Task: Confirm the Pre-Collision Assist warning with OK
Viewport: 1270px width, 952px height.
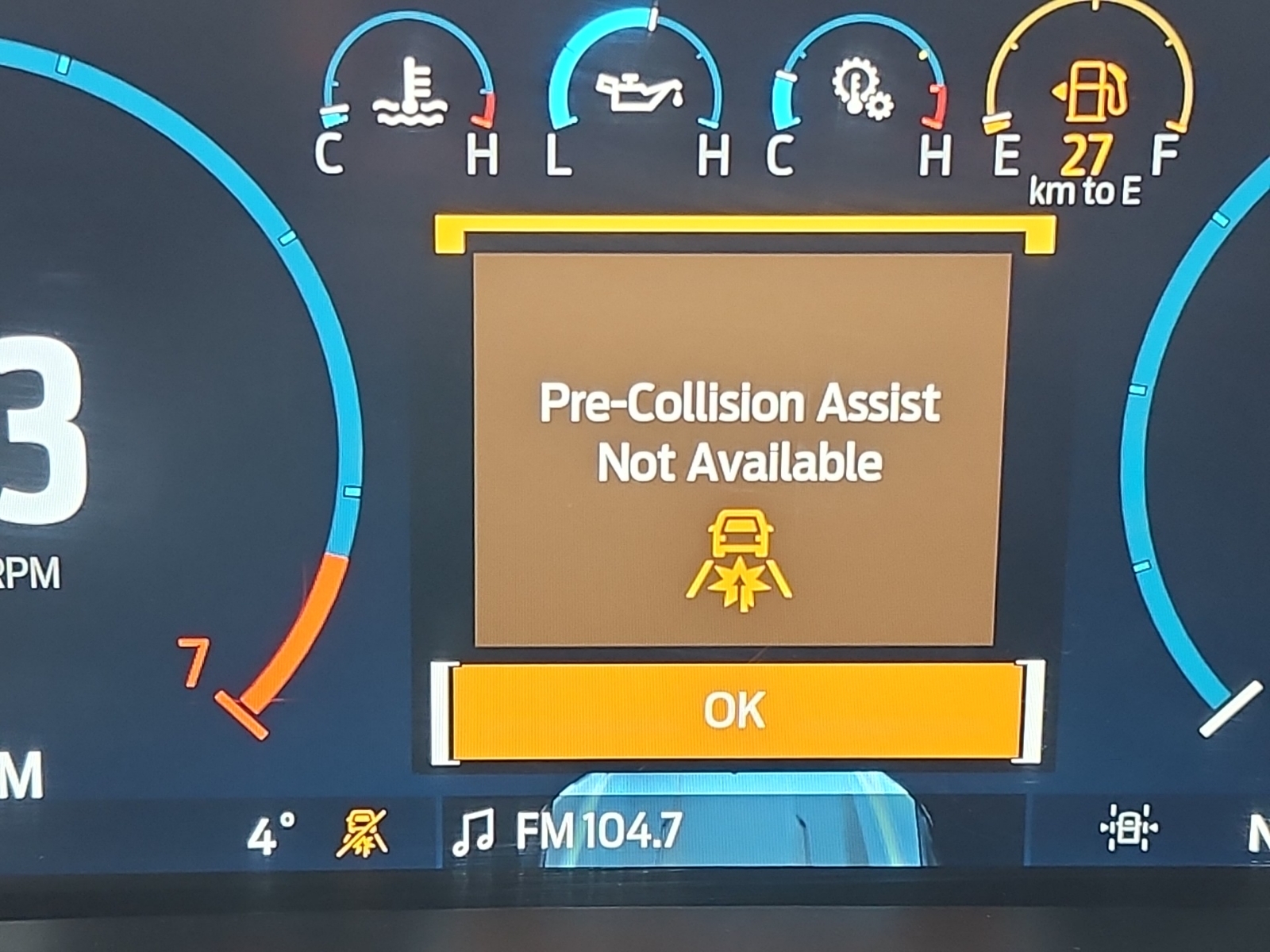Action: point(735,710)
